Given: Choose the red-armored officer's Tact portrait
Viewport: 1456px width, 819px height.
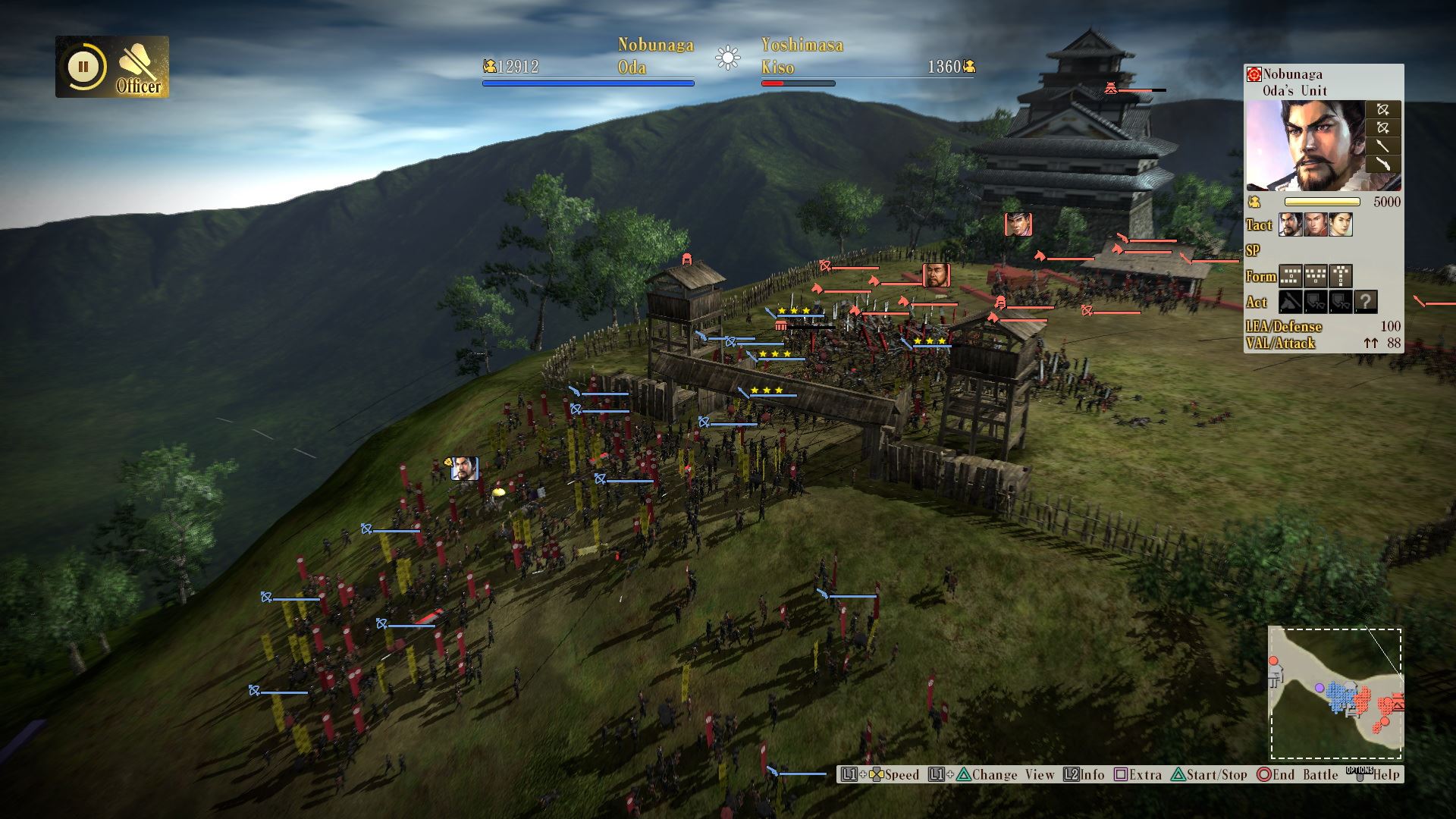Looking at the screenshot, I should pyautogui.click(x=1316, y=225).
